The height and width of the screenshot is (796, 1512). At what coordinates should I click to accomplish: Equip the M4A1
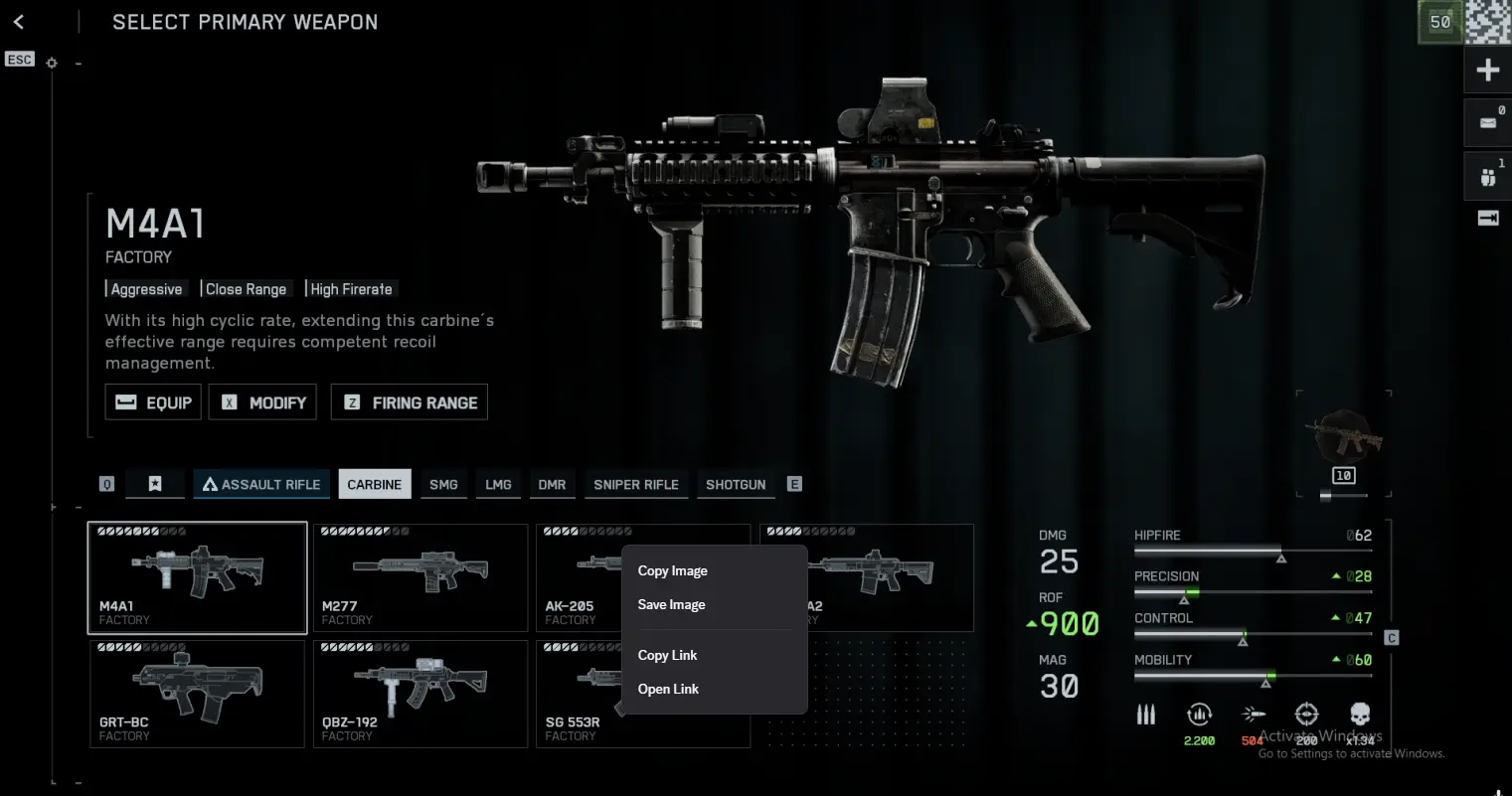(x=153, y=402)
